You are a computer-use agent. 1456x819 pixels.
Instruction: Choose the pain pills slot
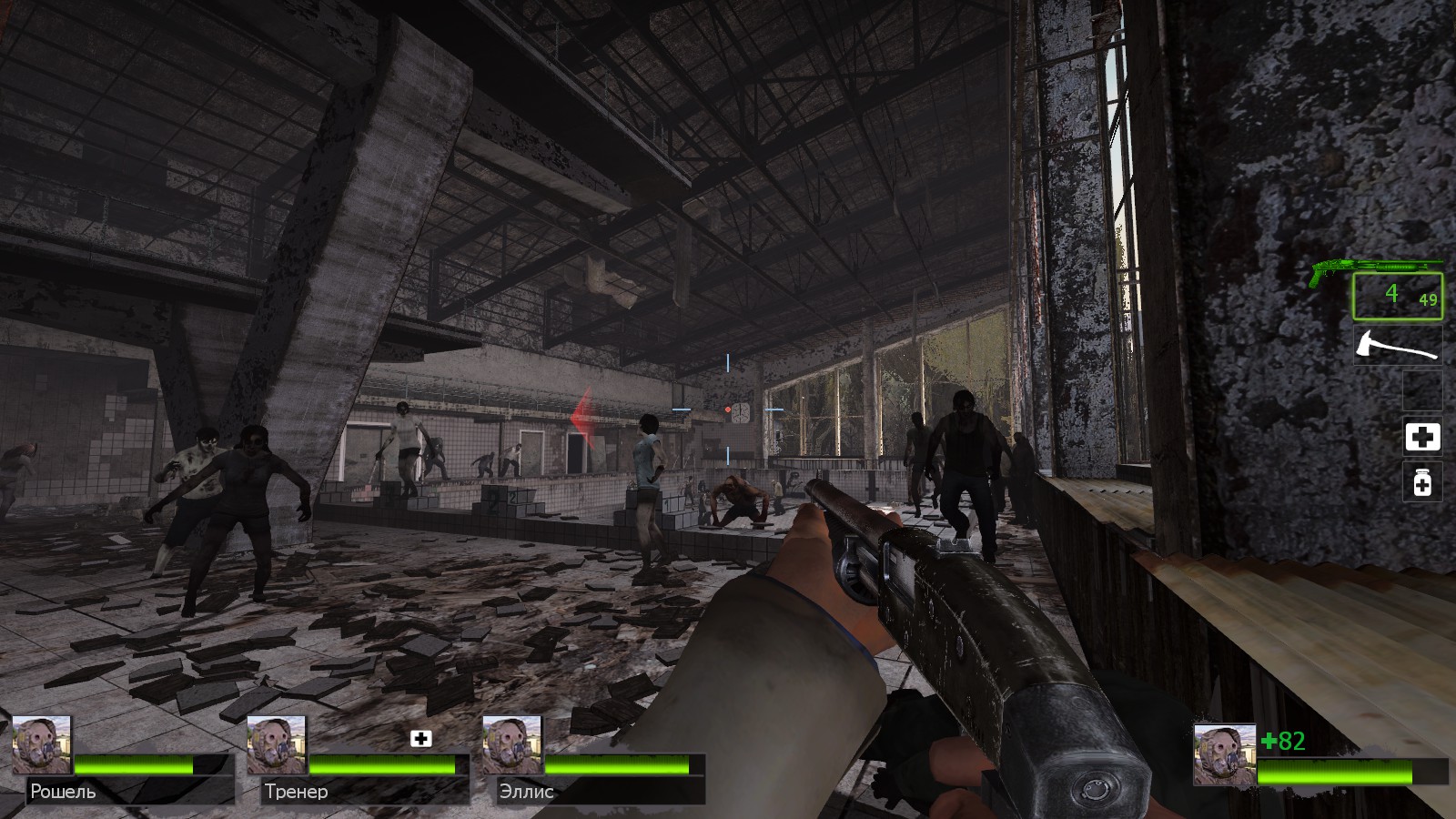pos(1422,481)
